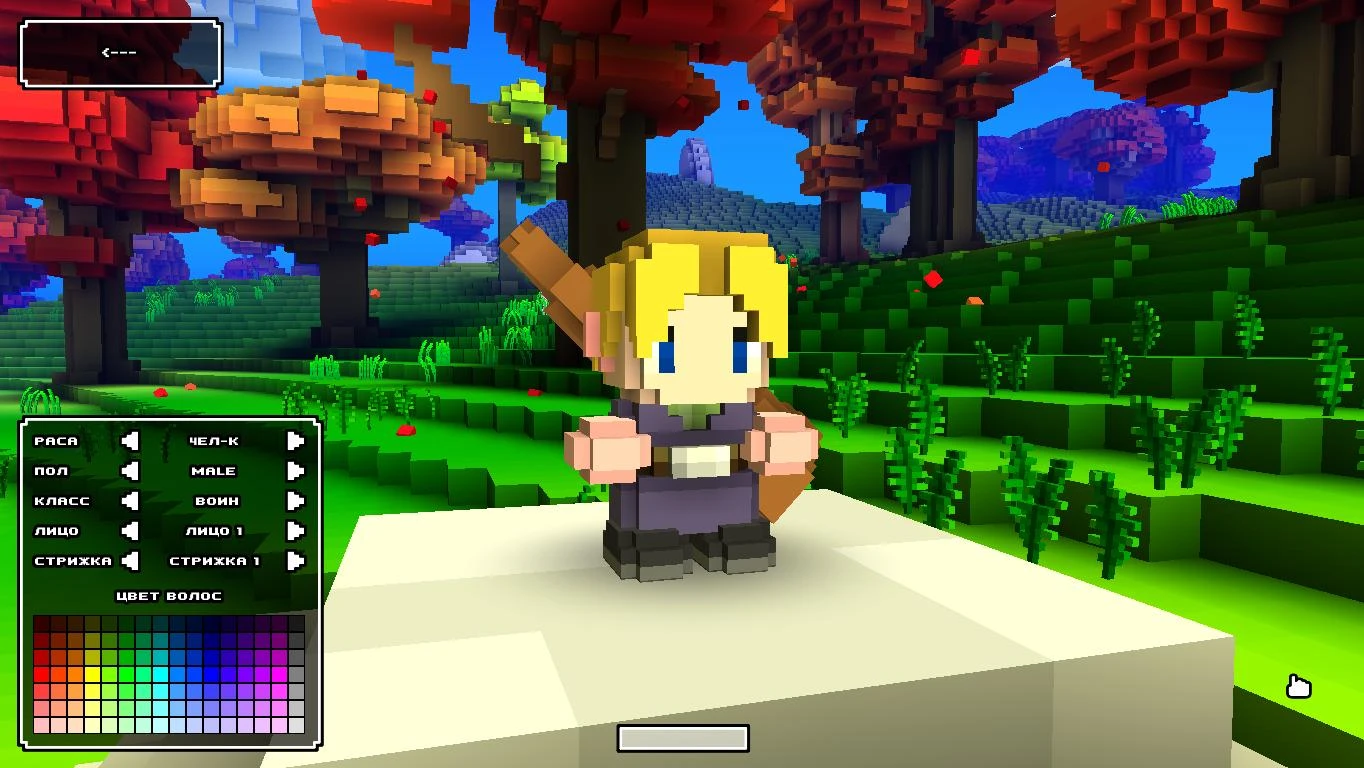Click the right arrow beside ЧЕЛ-К
The height and width of the screenshot is (768, 1364).
click(294, 441)
